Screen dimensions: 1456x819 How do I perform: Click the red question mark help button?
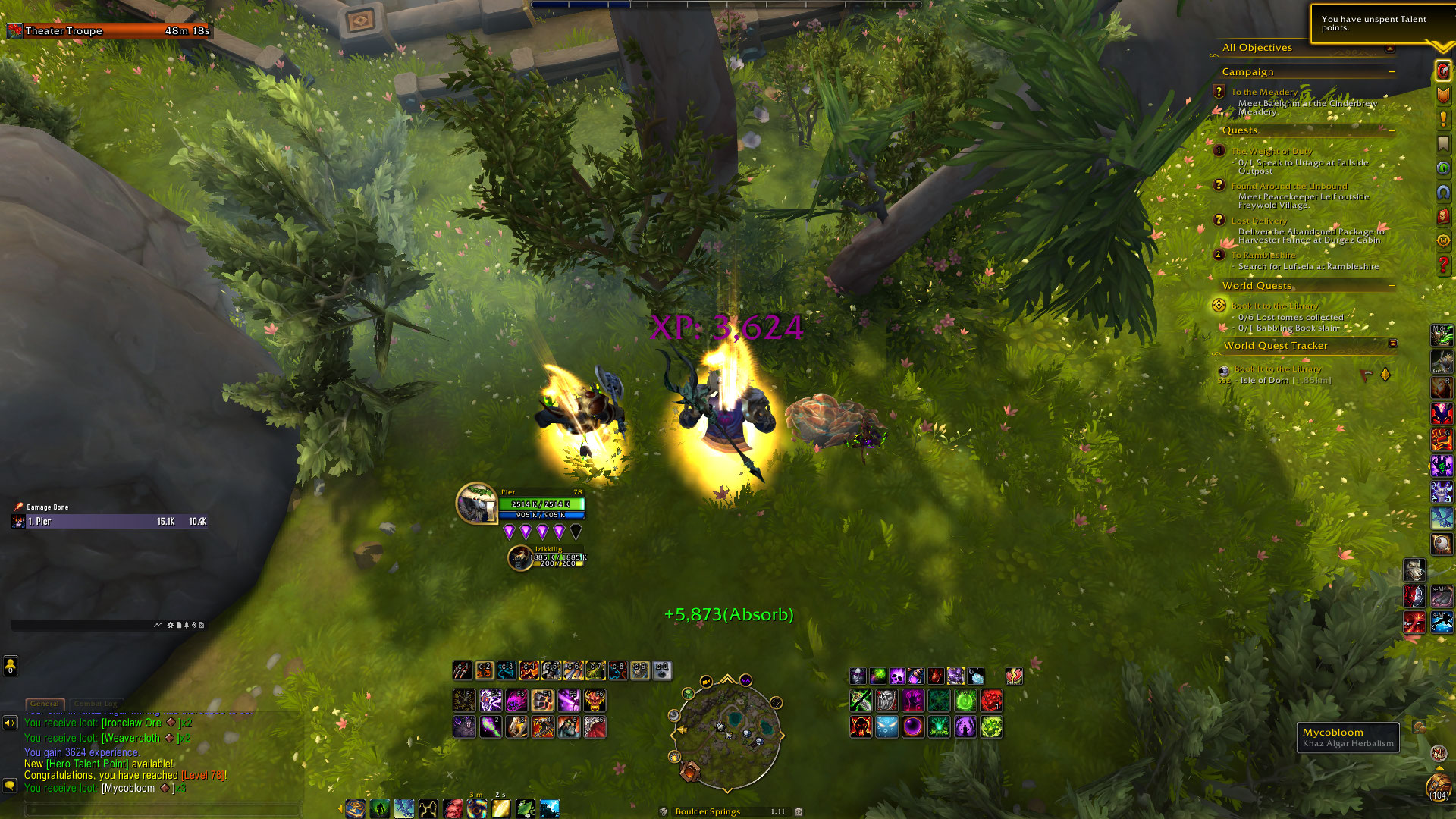click(x=1443, y=265)
